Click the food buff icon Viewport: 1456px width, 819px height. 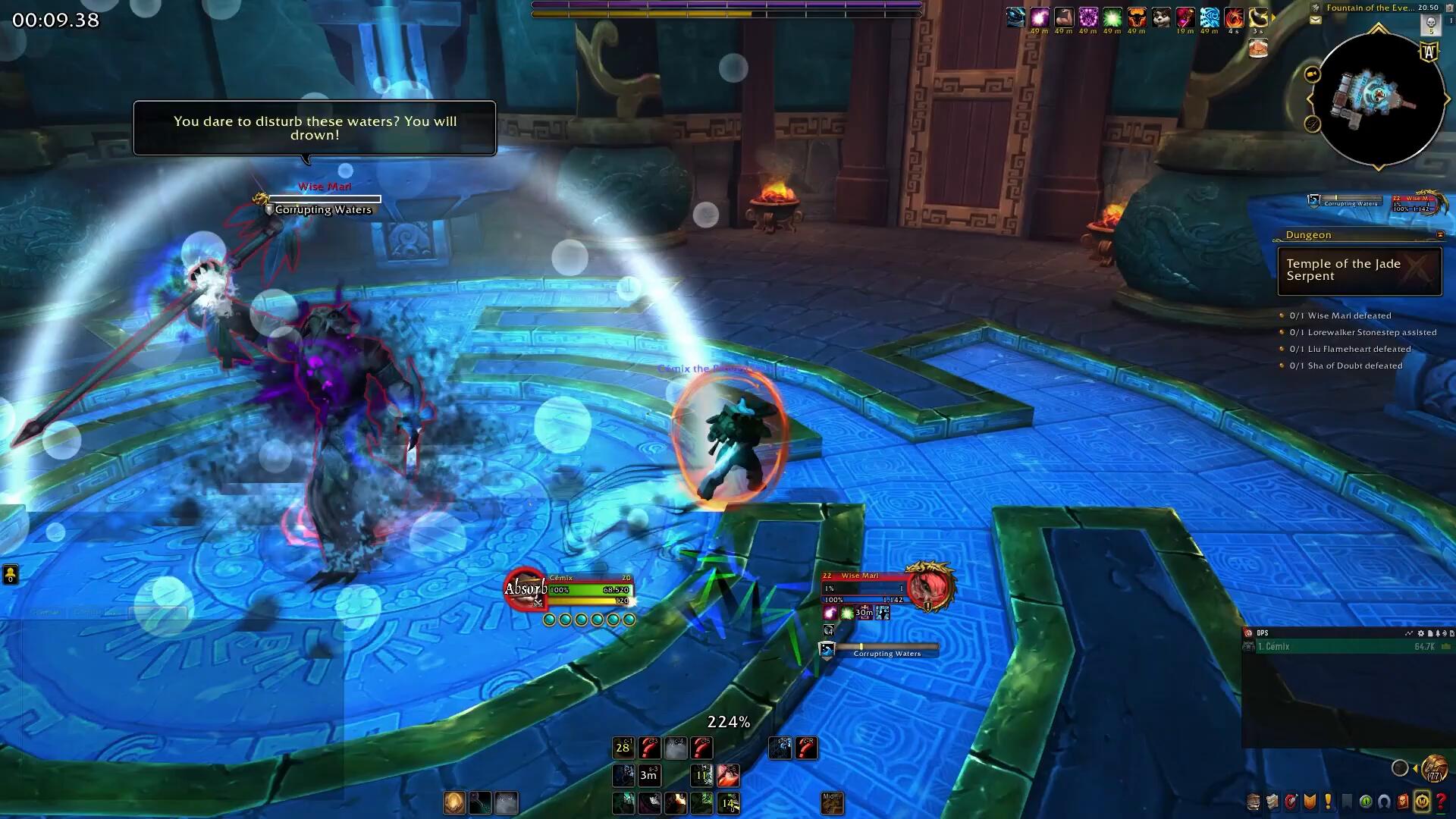1258,48
